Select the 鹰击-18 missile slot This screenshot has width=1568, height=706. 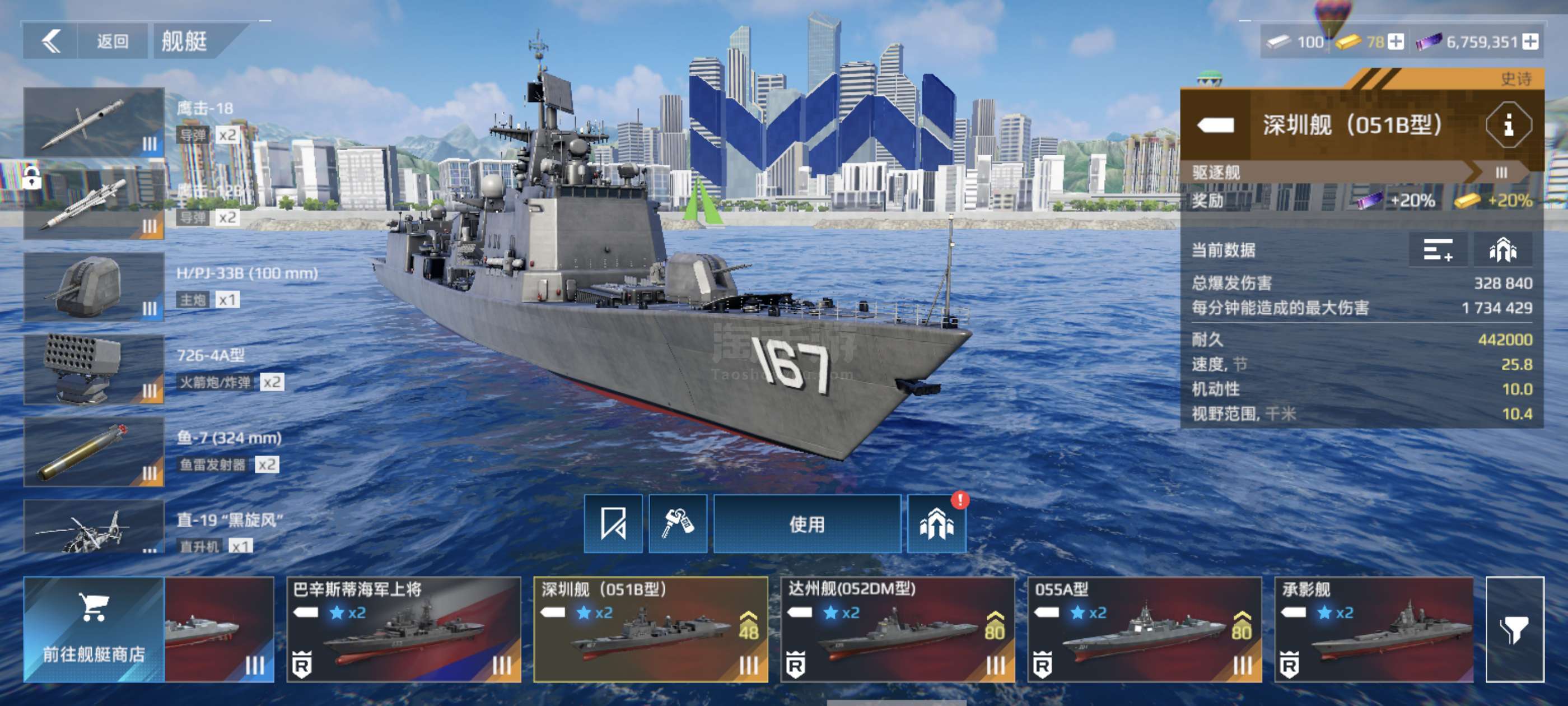[x=94, y=122]
